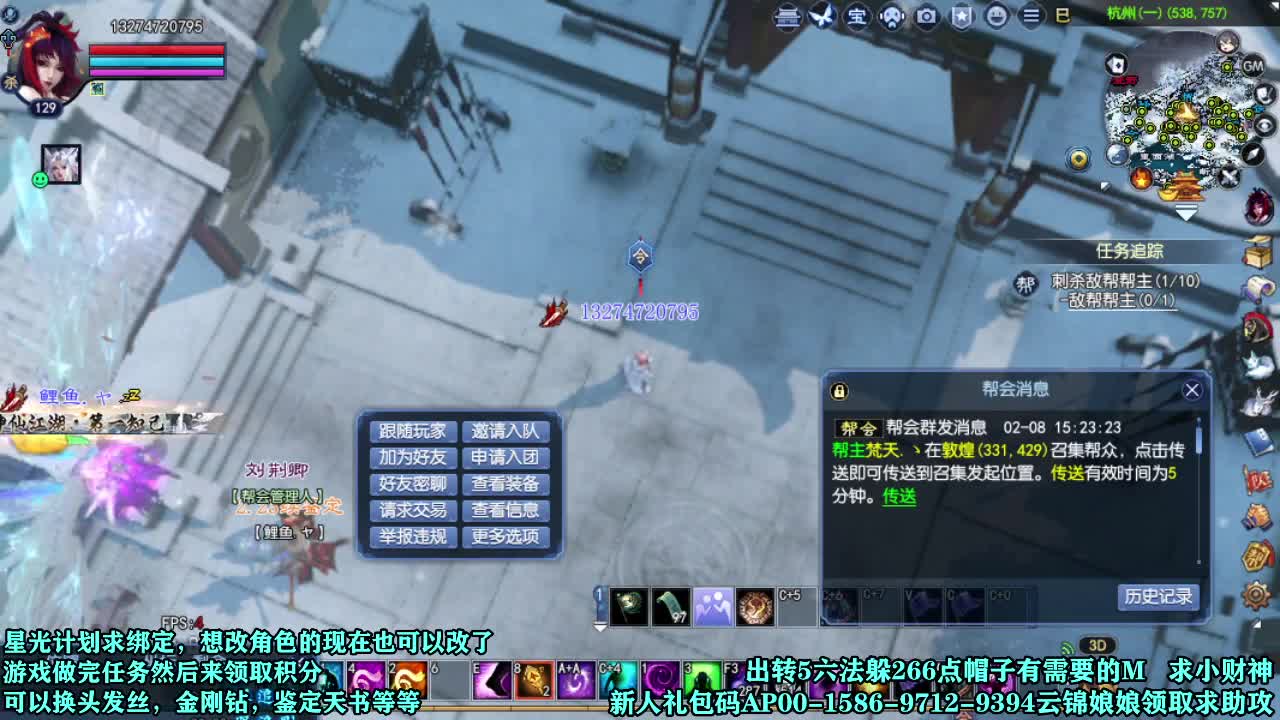Click the down arrow on the hotbar page selector
1280x720 pixels.
601,628
